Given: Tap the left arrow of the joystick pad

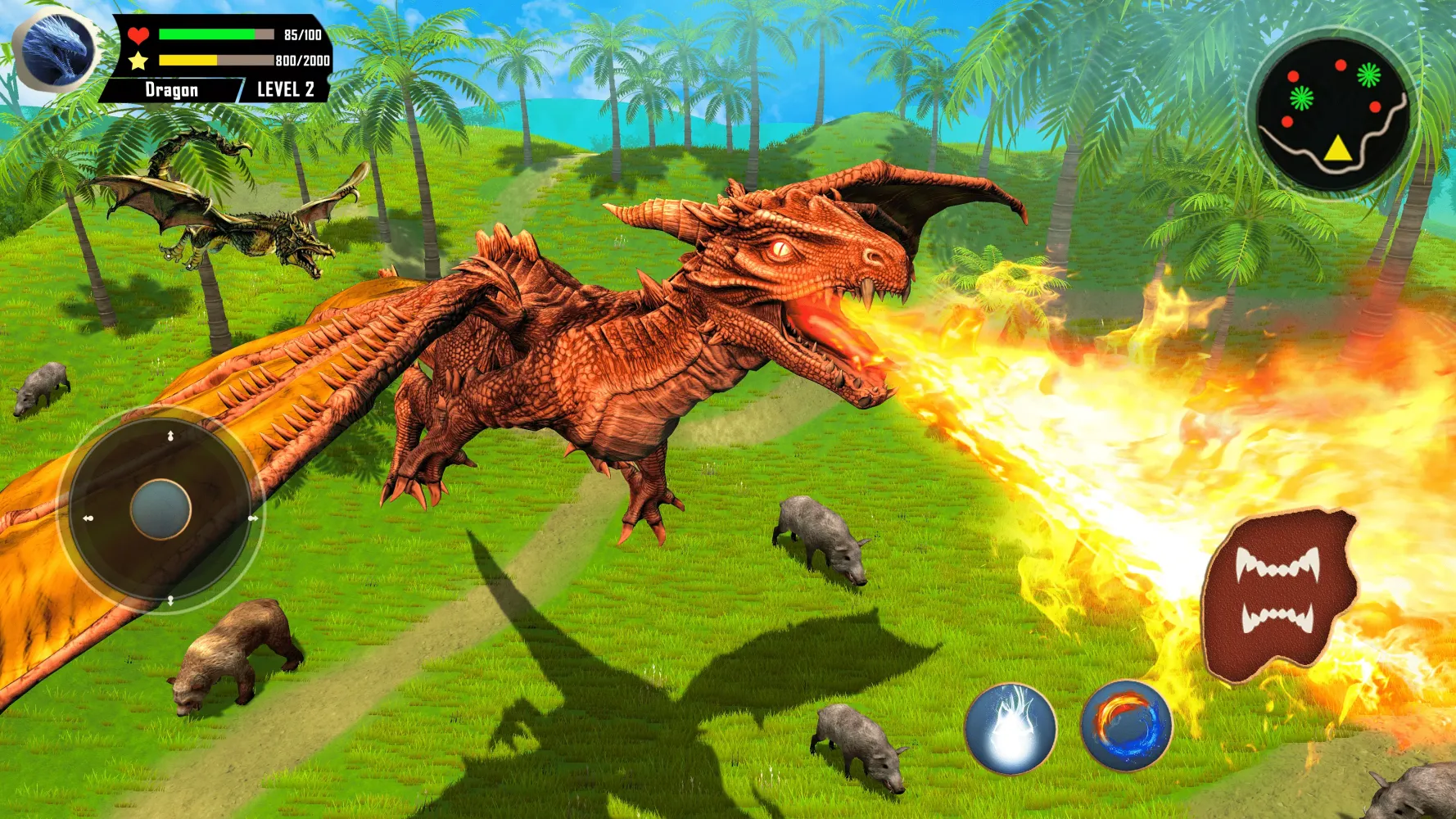Looking at the screenshot, I should (x=88, y=519).
